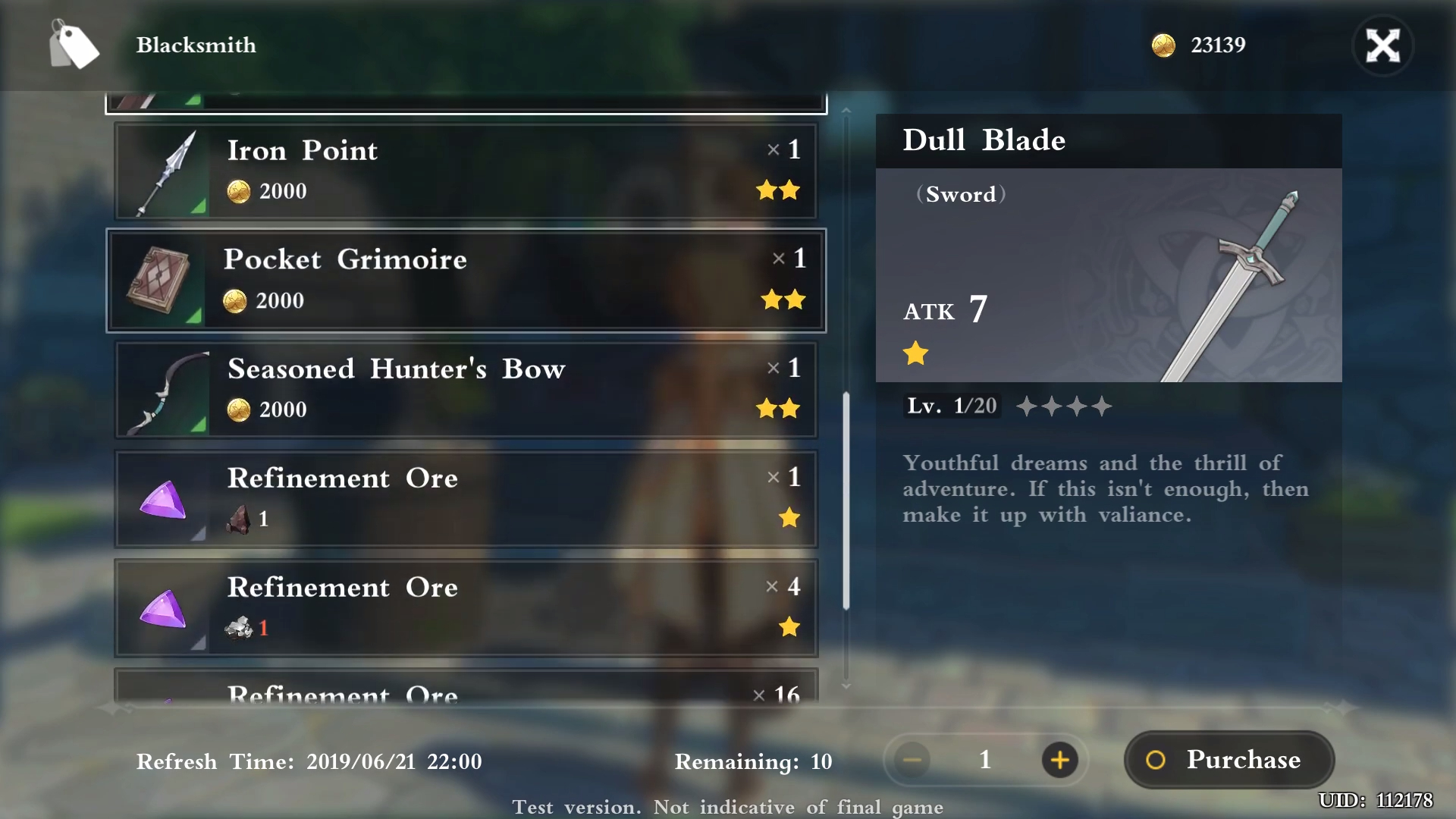Image resolution: width=1456 pixels, height=819 pixels.
Task: Select the Iron Point listing
Action: point(466,171)
